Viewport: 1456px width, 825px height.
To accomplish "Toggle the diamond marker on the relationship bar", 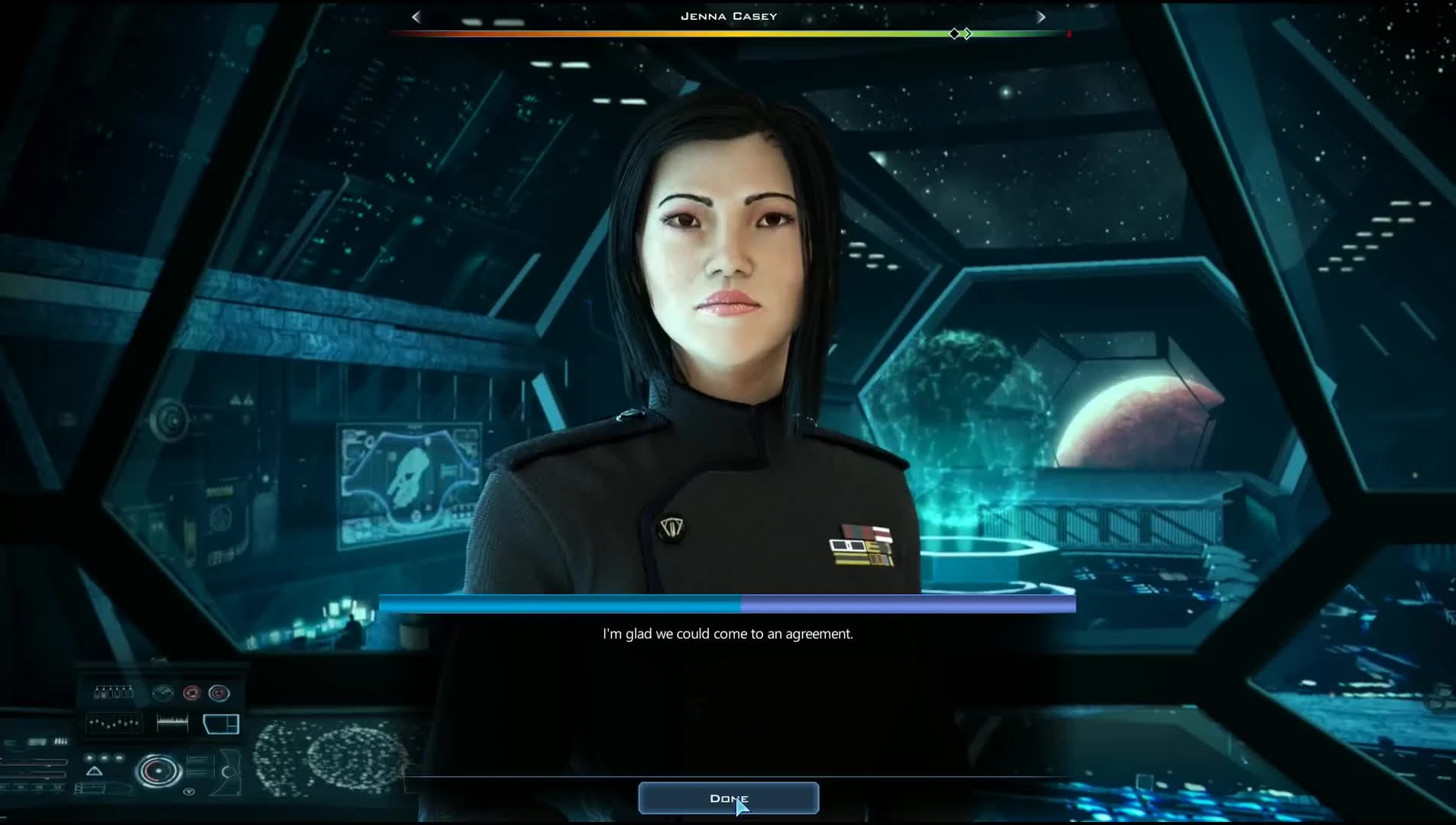I will click(953, 34).
